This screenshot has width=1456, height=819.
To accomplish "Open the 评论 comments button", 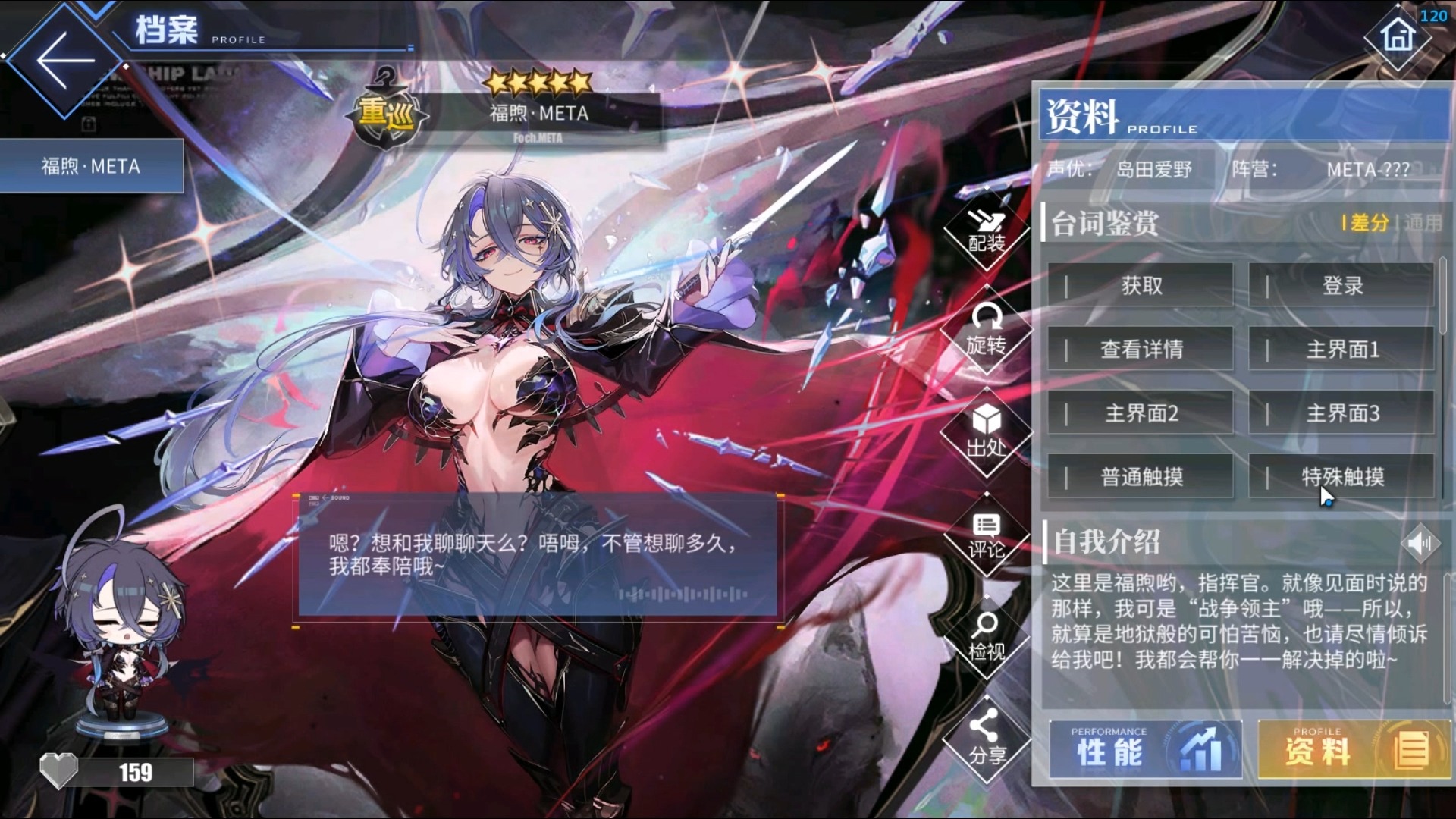I will point(986,535).
